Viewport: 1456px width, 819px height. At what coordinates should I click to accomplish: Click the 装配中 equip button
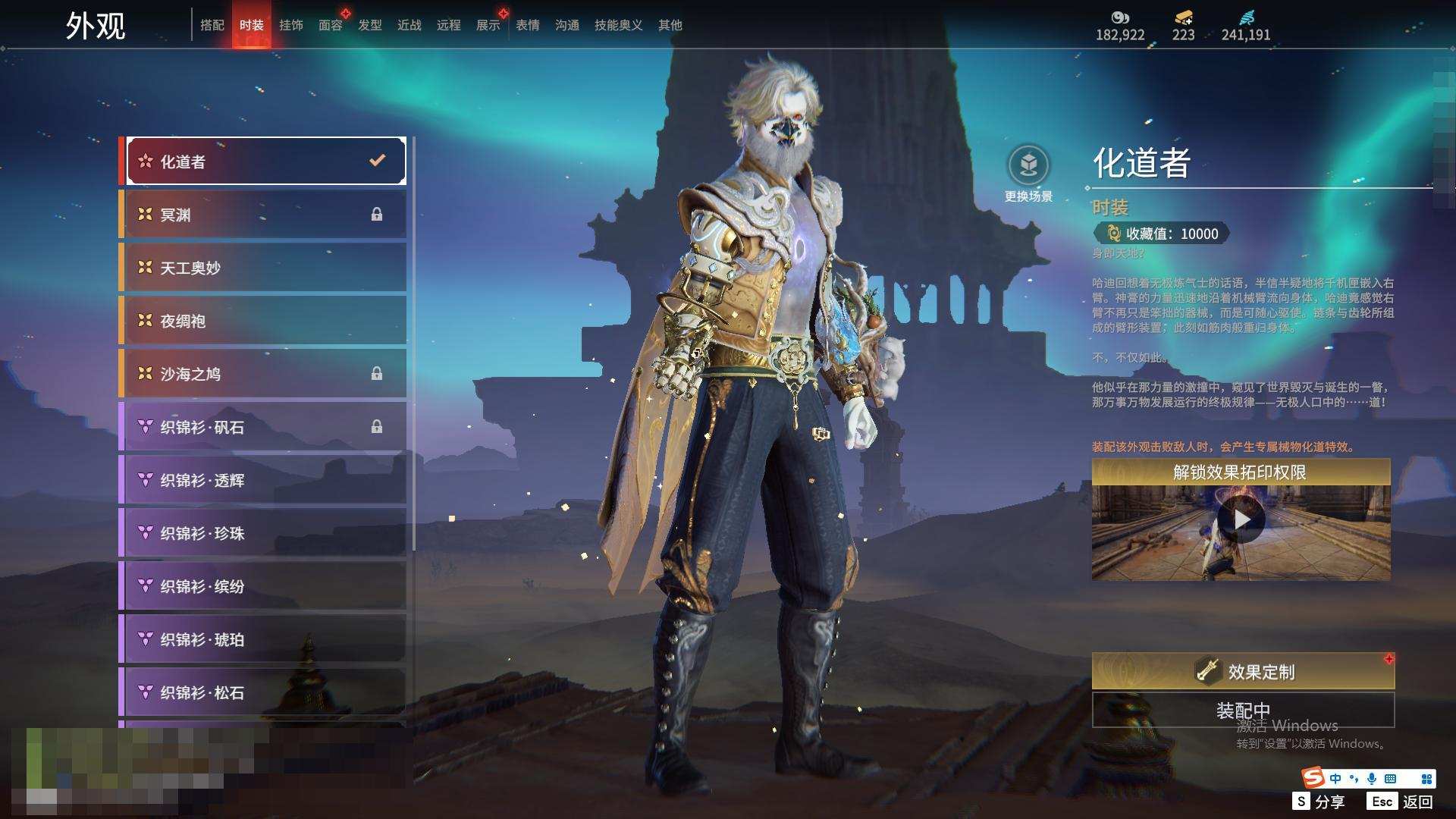coord(1243,710)
